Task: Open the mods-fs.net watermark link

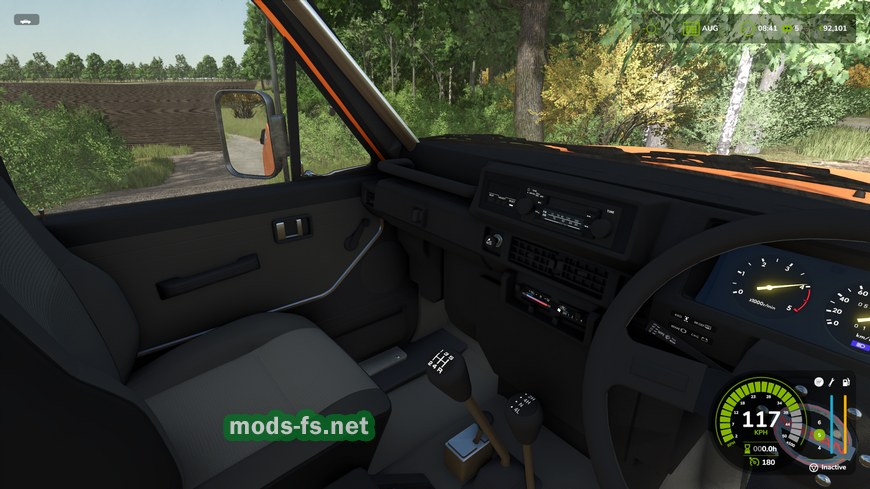Action: coord(299,427)
